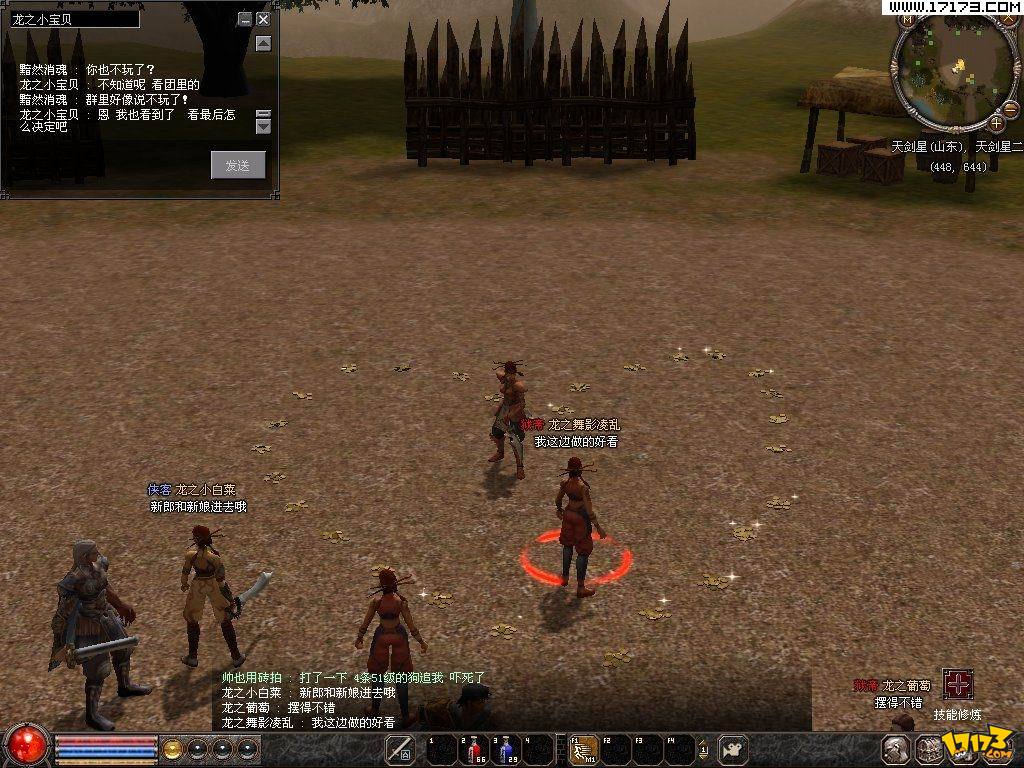1024x768 pixels.
Task: Click the chat scroll-down arrow
Action: (263, 126)
